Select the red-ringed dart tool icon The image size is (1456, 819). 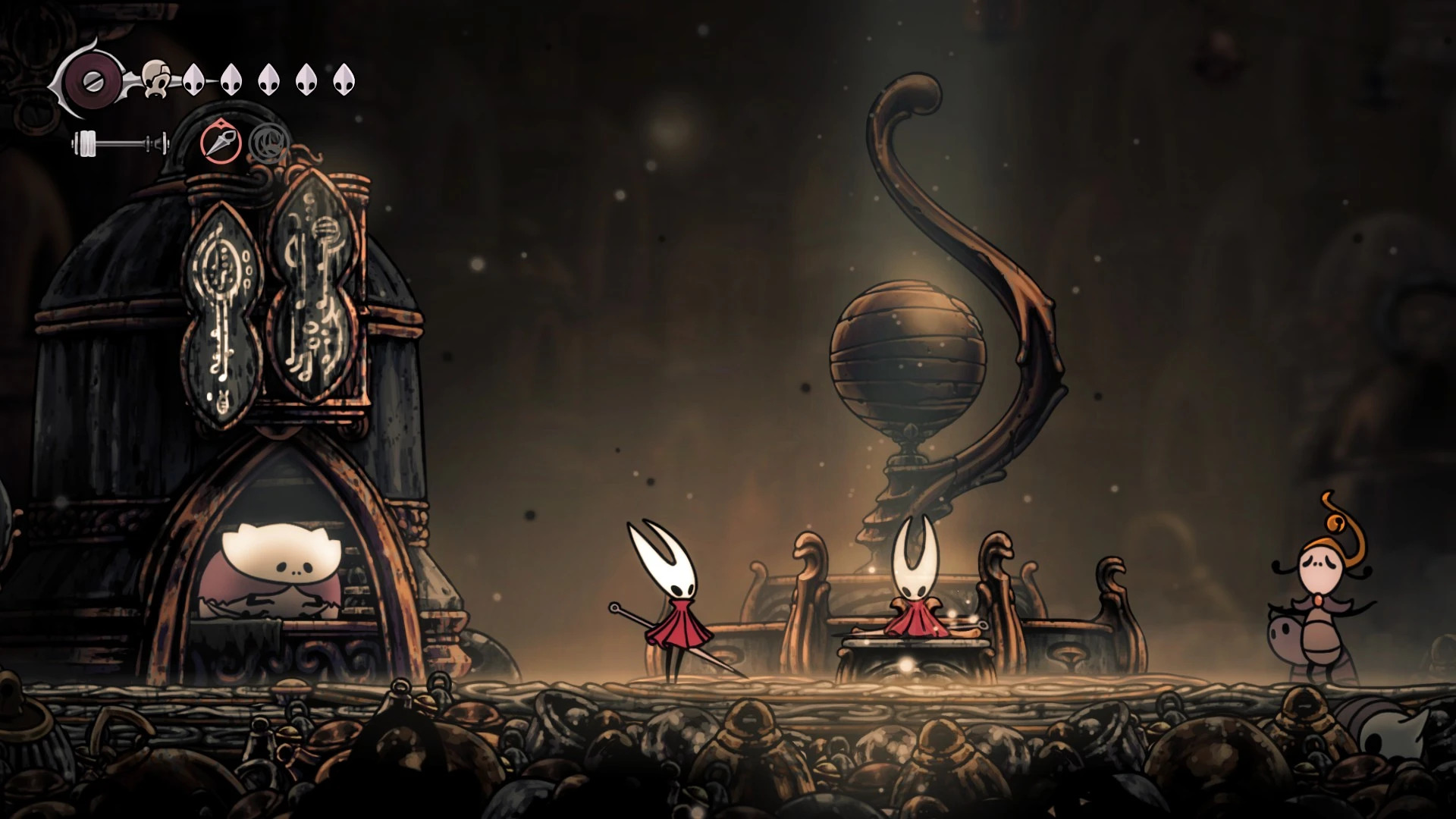pyautogui.click(x=221, y=143)
